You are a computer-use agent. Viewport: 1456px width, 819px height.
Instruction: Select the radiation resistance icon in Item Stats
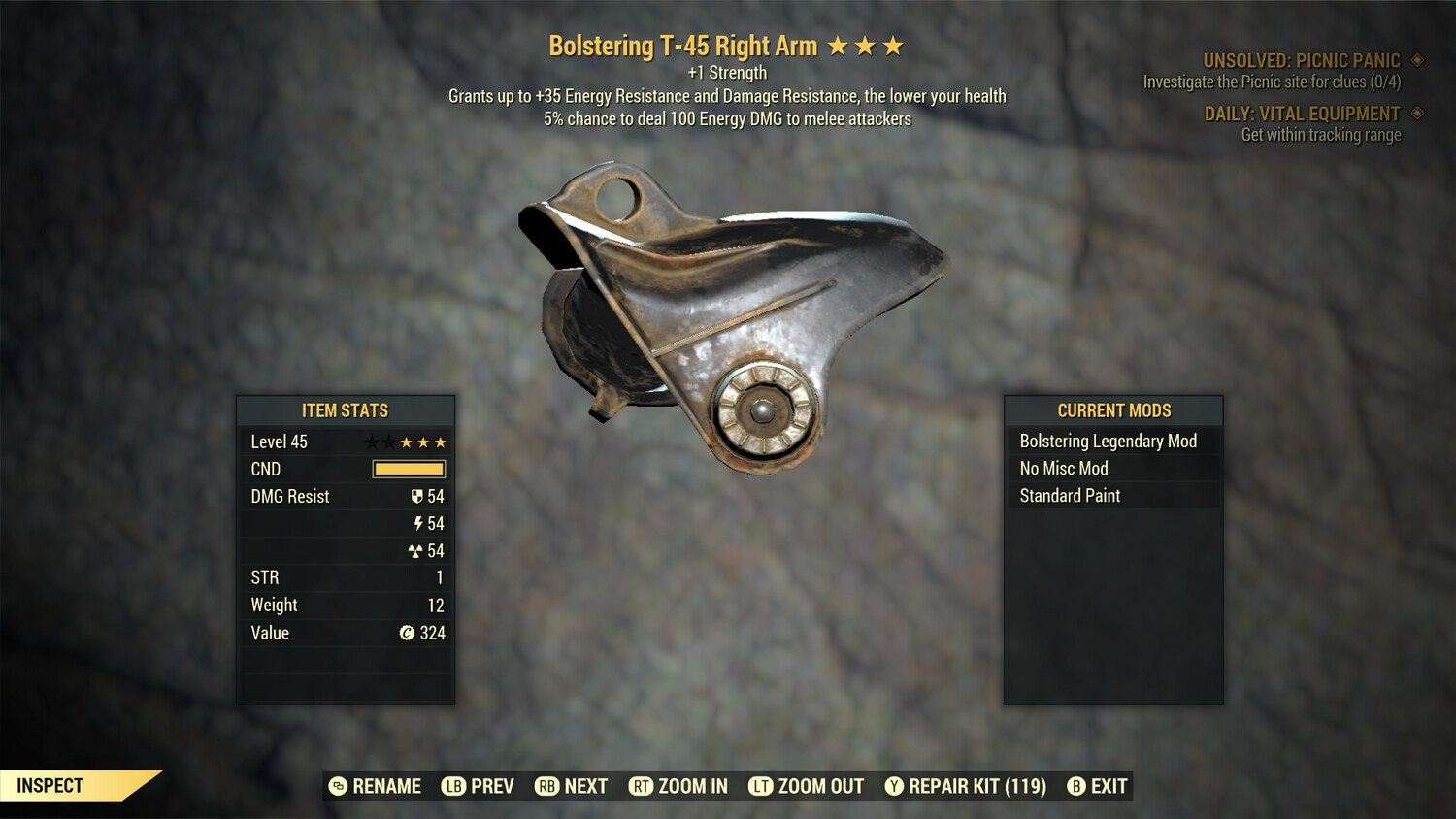click(418, 550)
